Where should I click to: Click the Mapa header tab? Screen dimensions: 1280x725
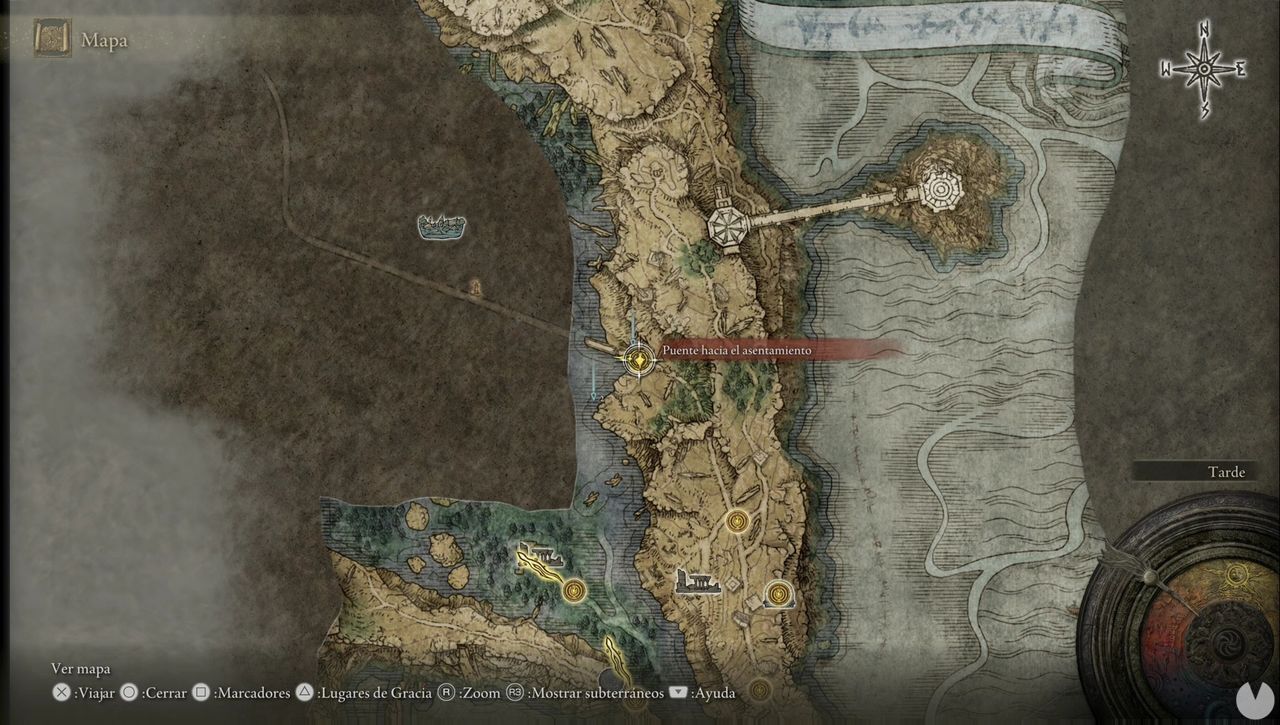coord(105,40)
